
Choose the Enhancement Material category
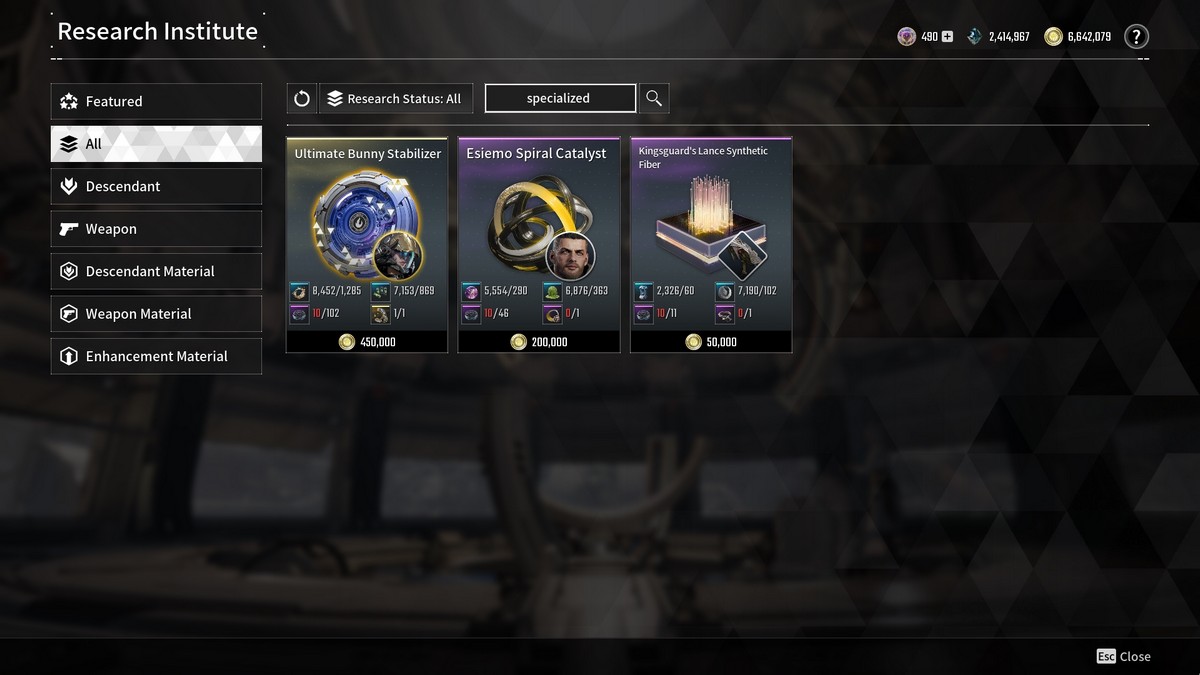pos(156,356)
